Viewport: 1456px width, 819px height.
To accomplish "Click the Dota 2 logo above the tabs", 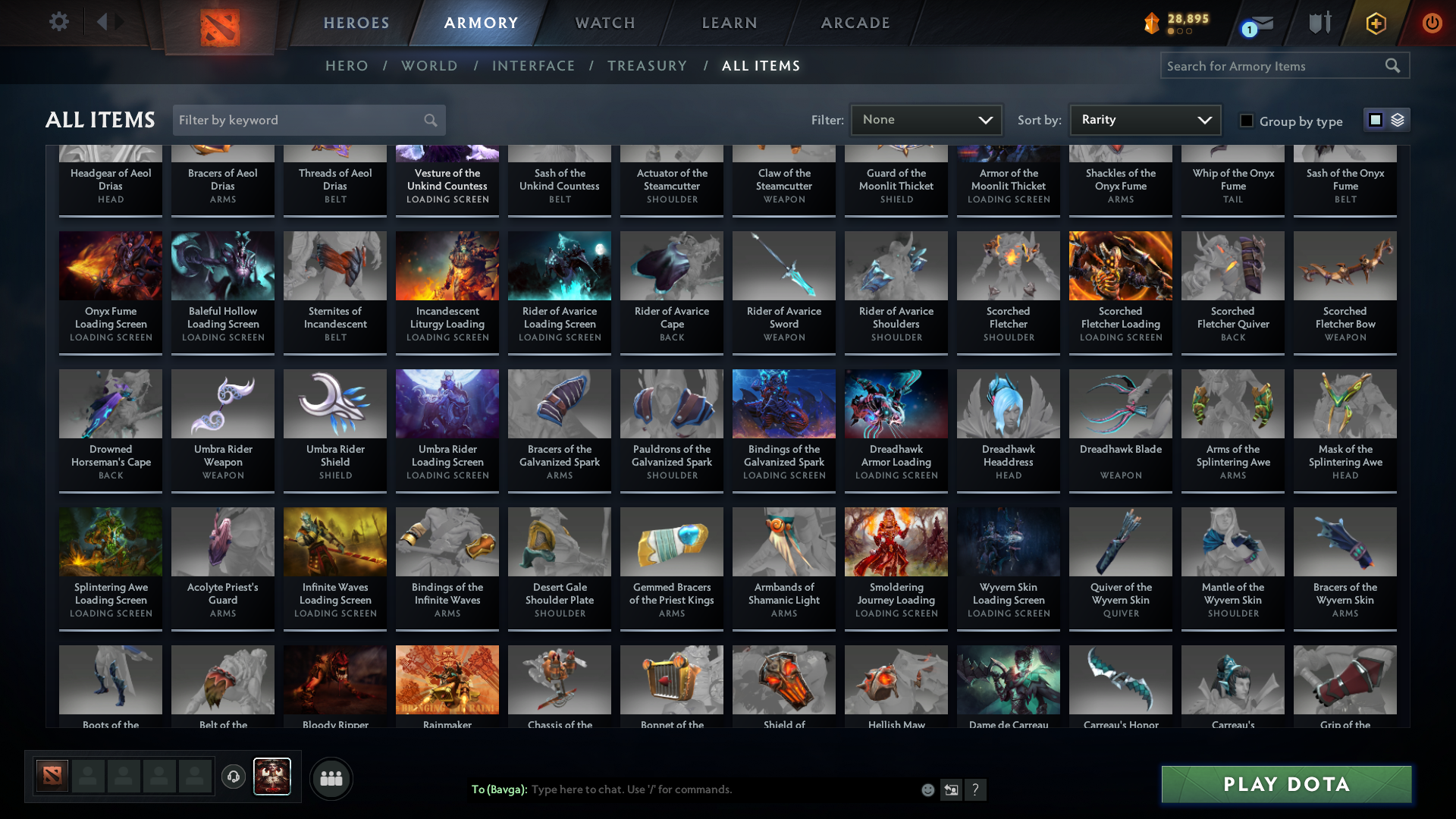I will (x=220, y=23).
